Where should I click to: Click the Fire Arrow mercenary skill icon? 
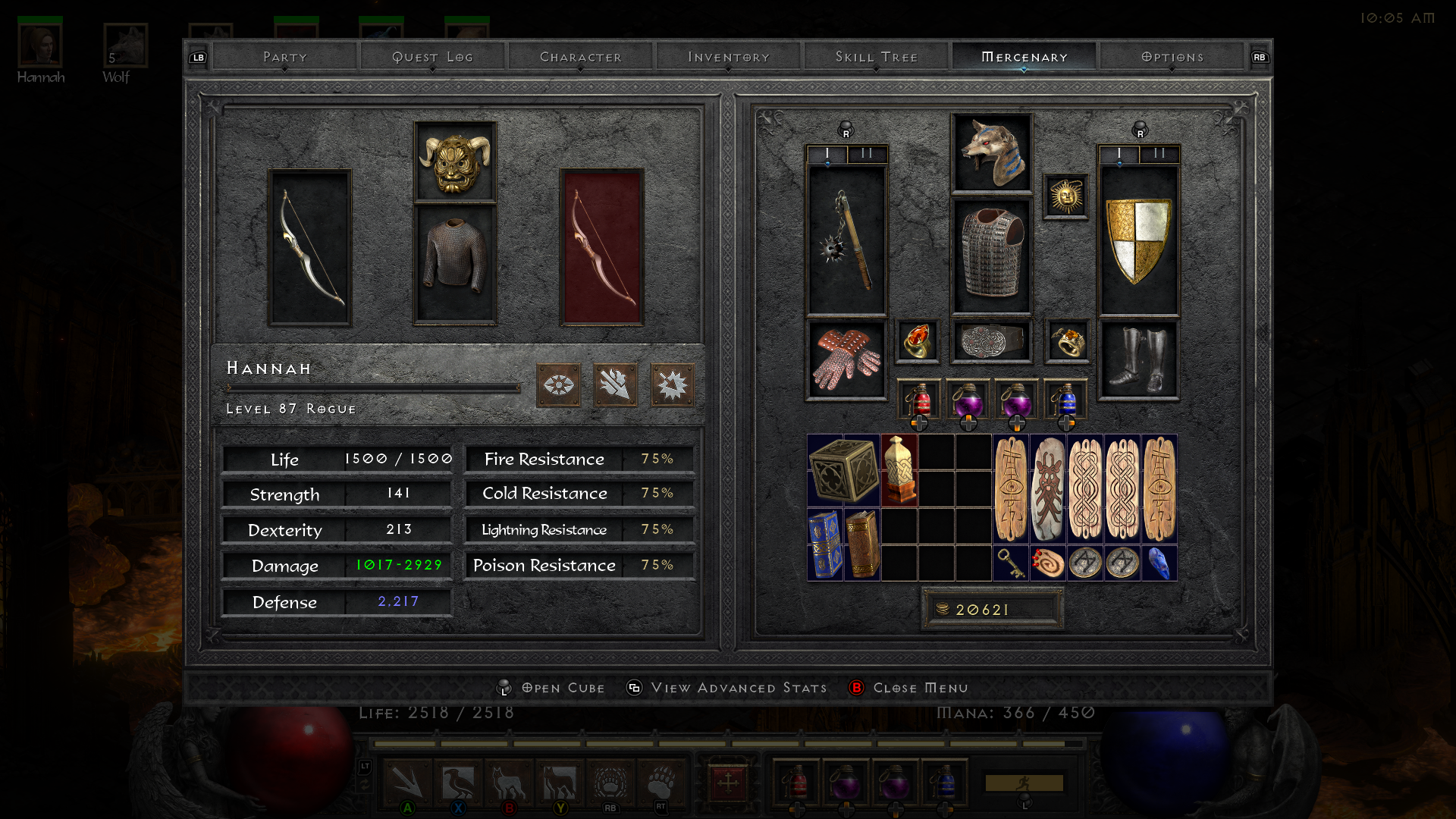[x=615, y=385]
